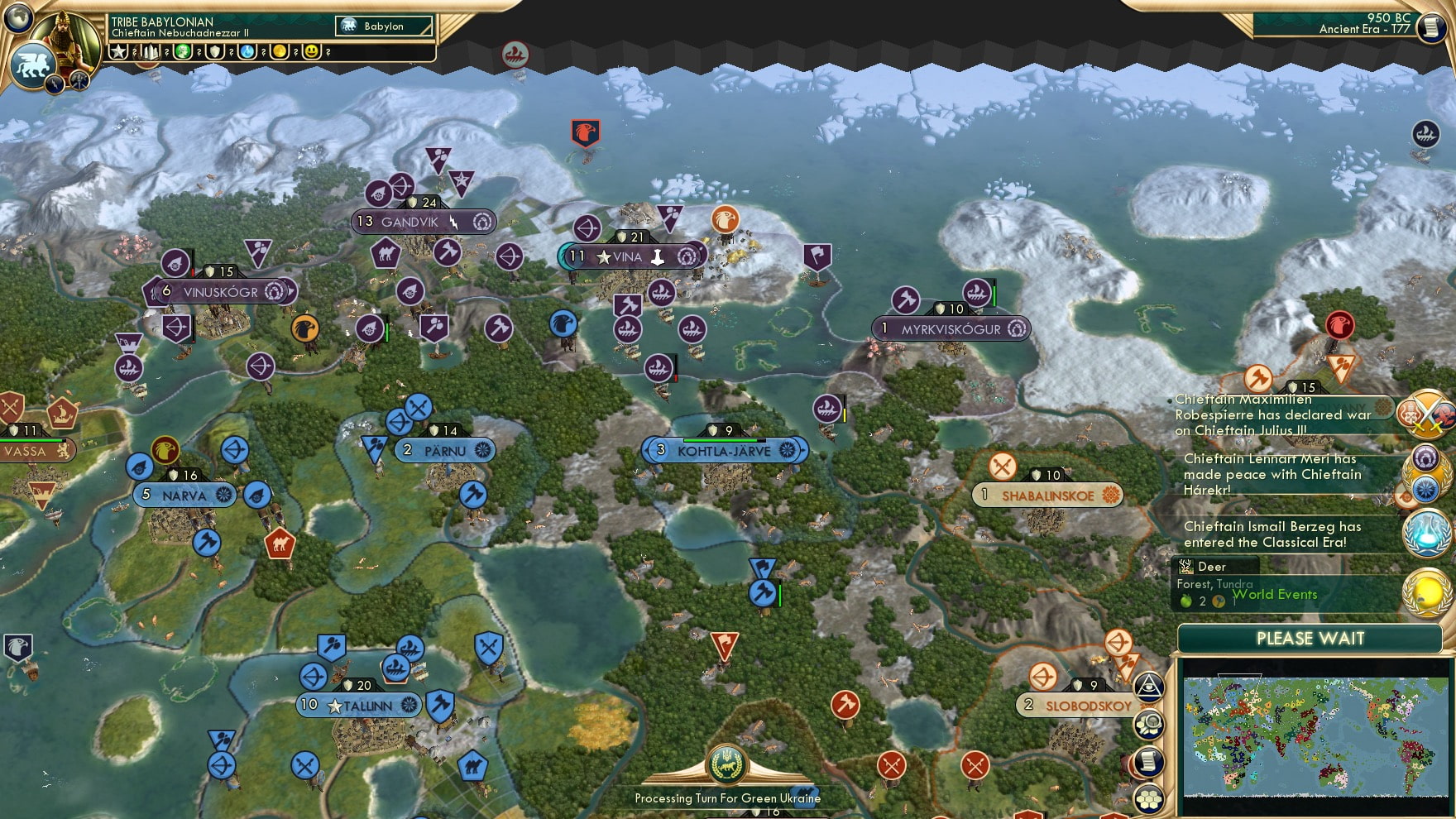Open the notification log scroll icon beside minimap
The image size is (1456, 819).
[x=1148, y=759]
